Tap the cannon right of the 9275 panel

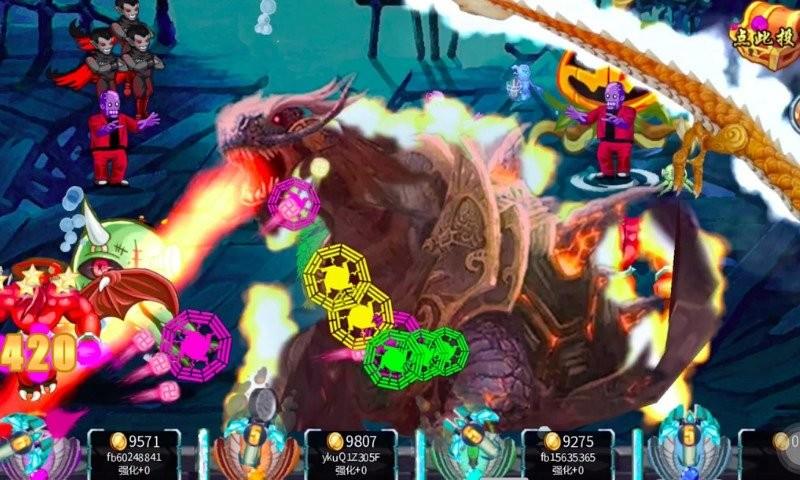686,447
